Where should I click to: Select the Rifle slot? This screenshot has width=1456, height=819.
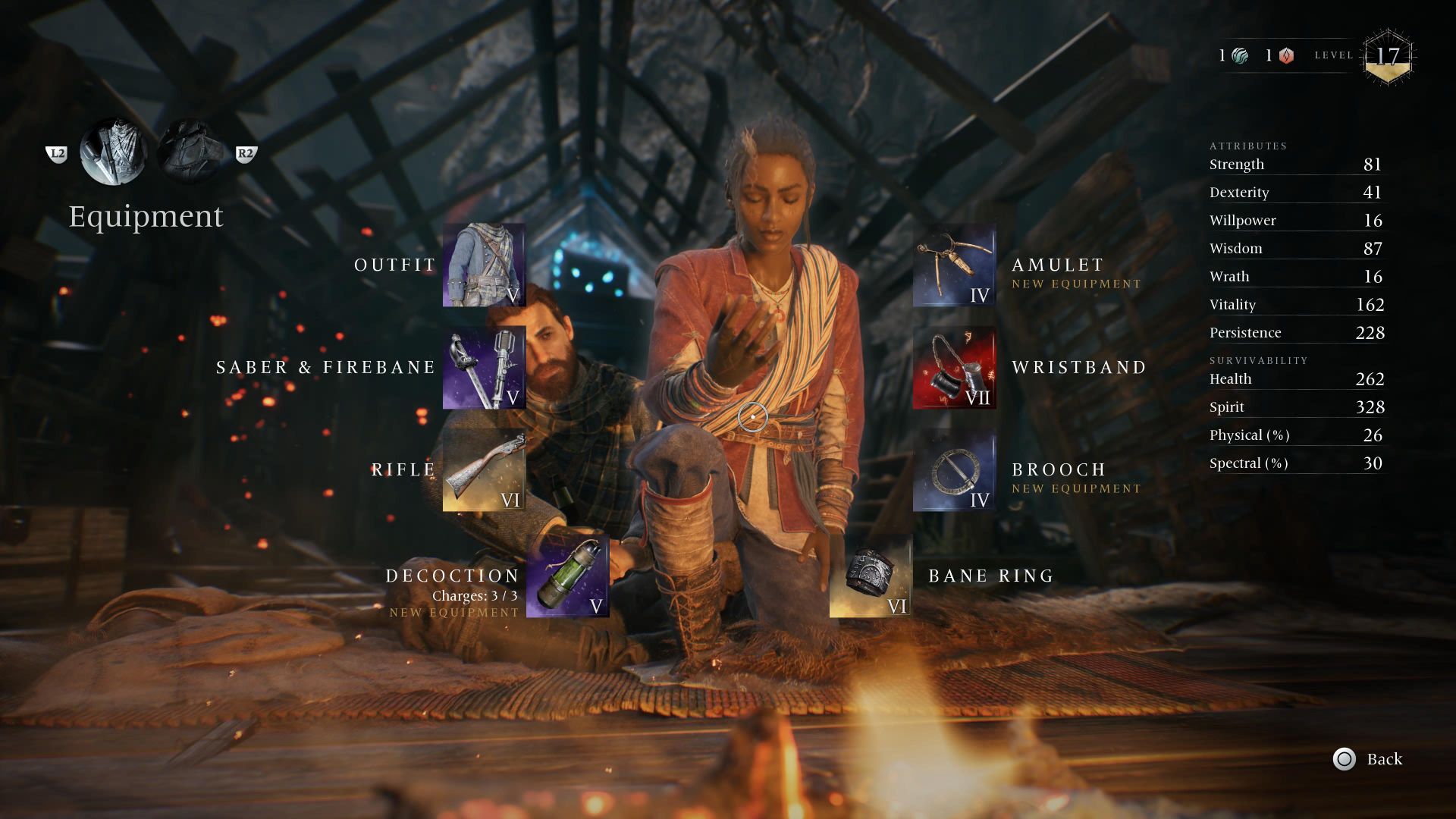coord(484,470)
